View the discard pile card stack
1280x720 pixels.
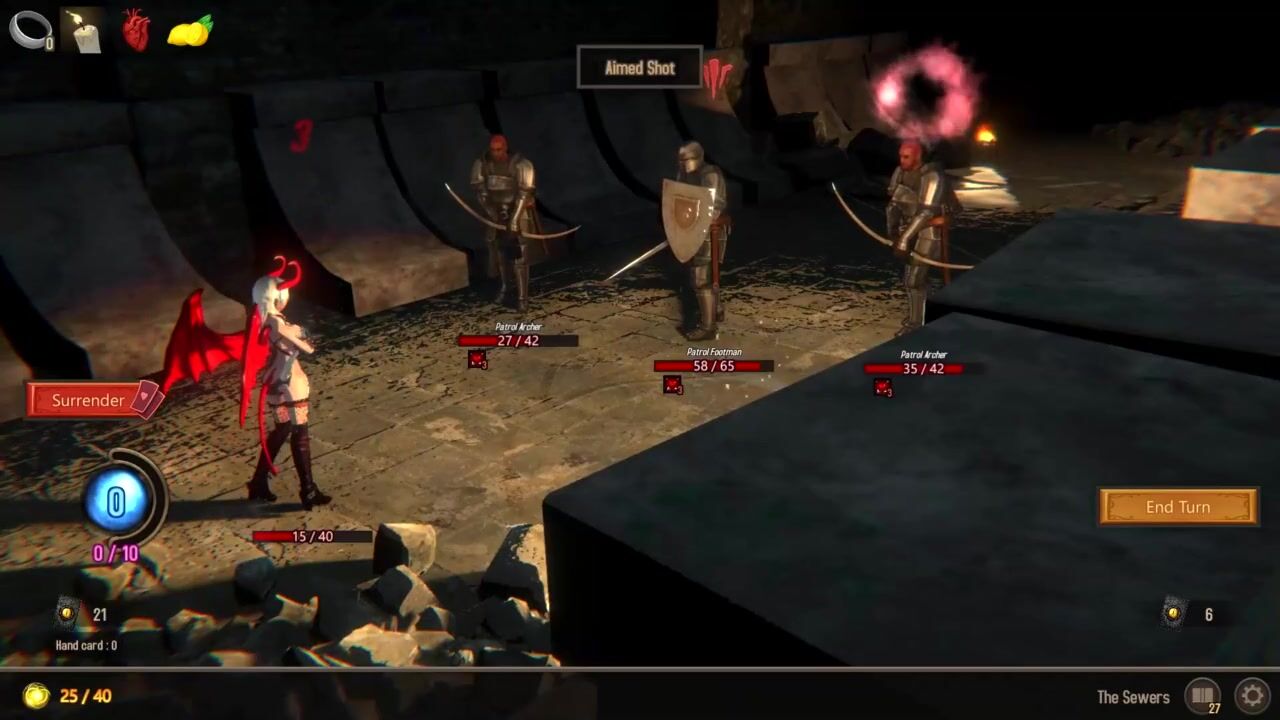(1174, 613)
